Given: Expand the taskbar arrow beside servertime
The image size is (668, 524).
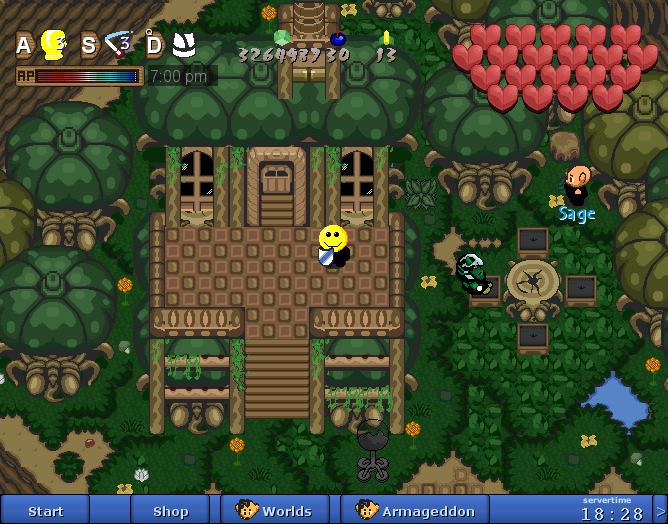Looking at the screenshot, I should [660, 510].
